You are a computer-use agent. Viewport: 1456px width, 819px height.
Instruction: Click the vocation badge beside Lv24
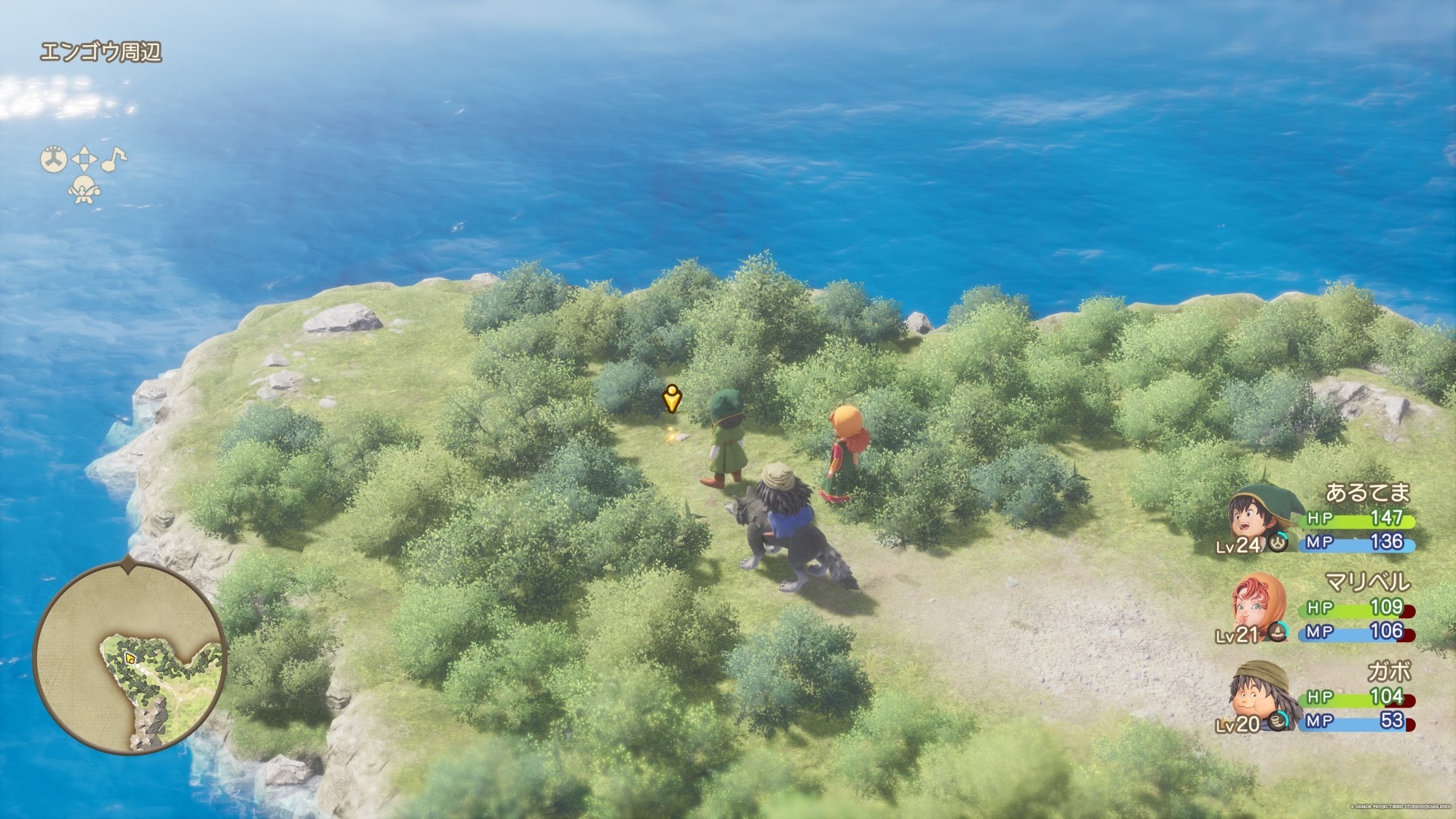1278,542
